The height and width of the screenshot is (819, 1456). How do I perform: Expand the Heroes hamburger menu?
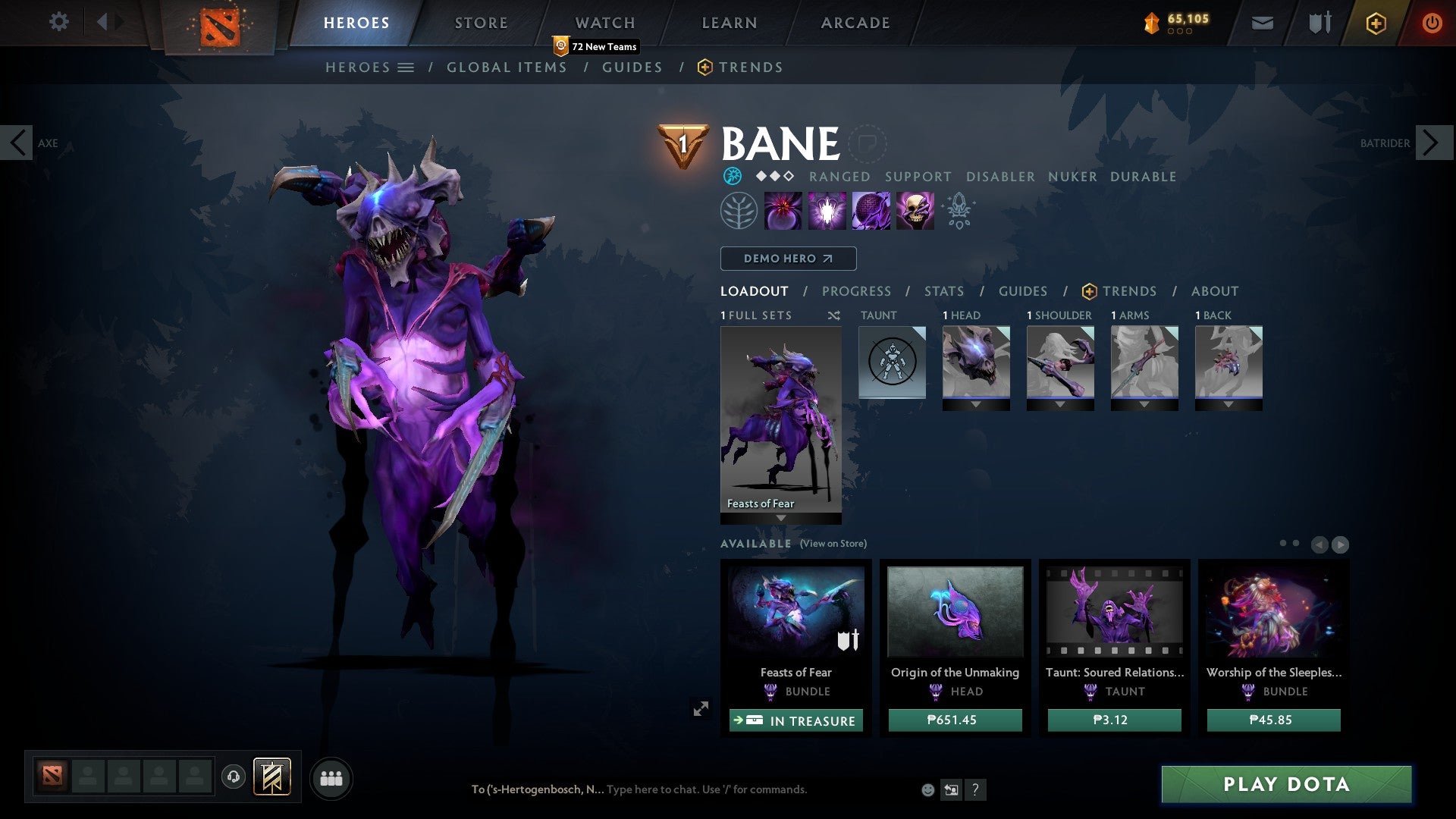pos(406,67)
